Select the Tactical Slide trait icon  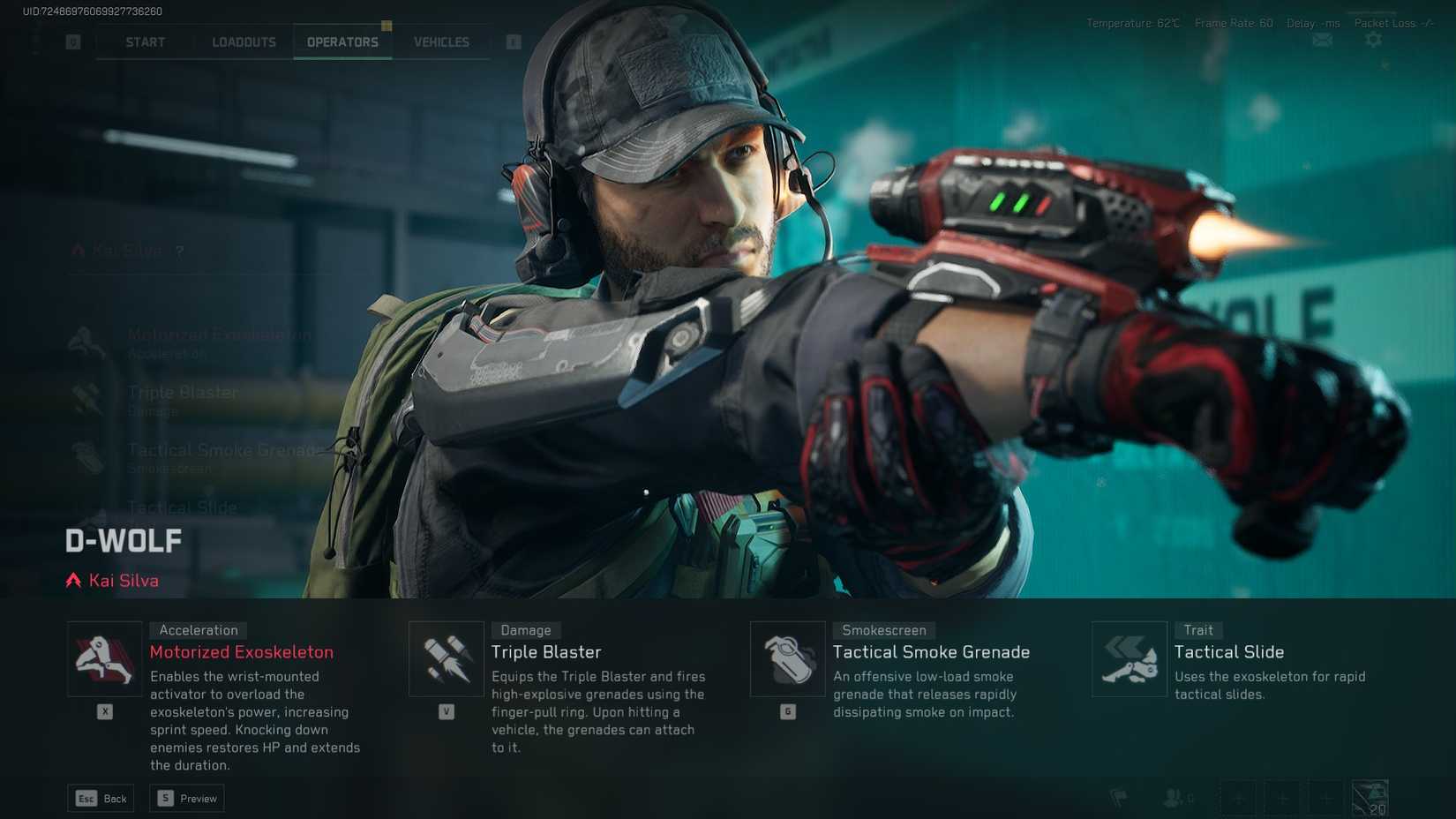point(1130,657)
